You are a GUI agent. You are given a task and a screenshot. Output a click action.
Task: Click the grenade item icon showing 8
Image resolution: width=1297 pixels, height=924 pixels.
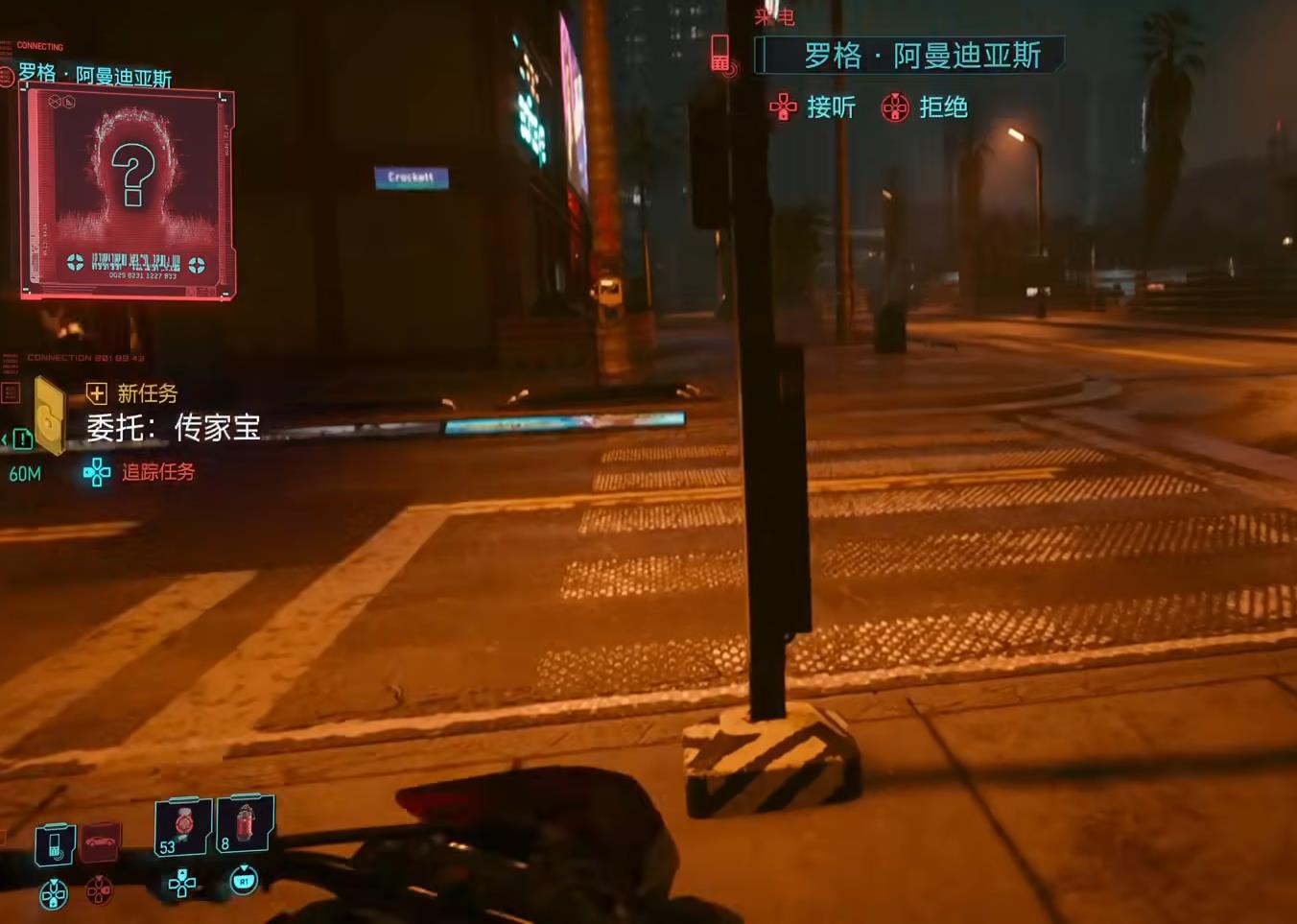pos(245,826)
